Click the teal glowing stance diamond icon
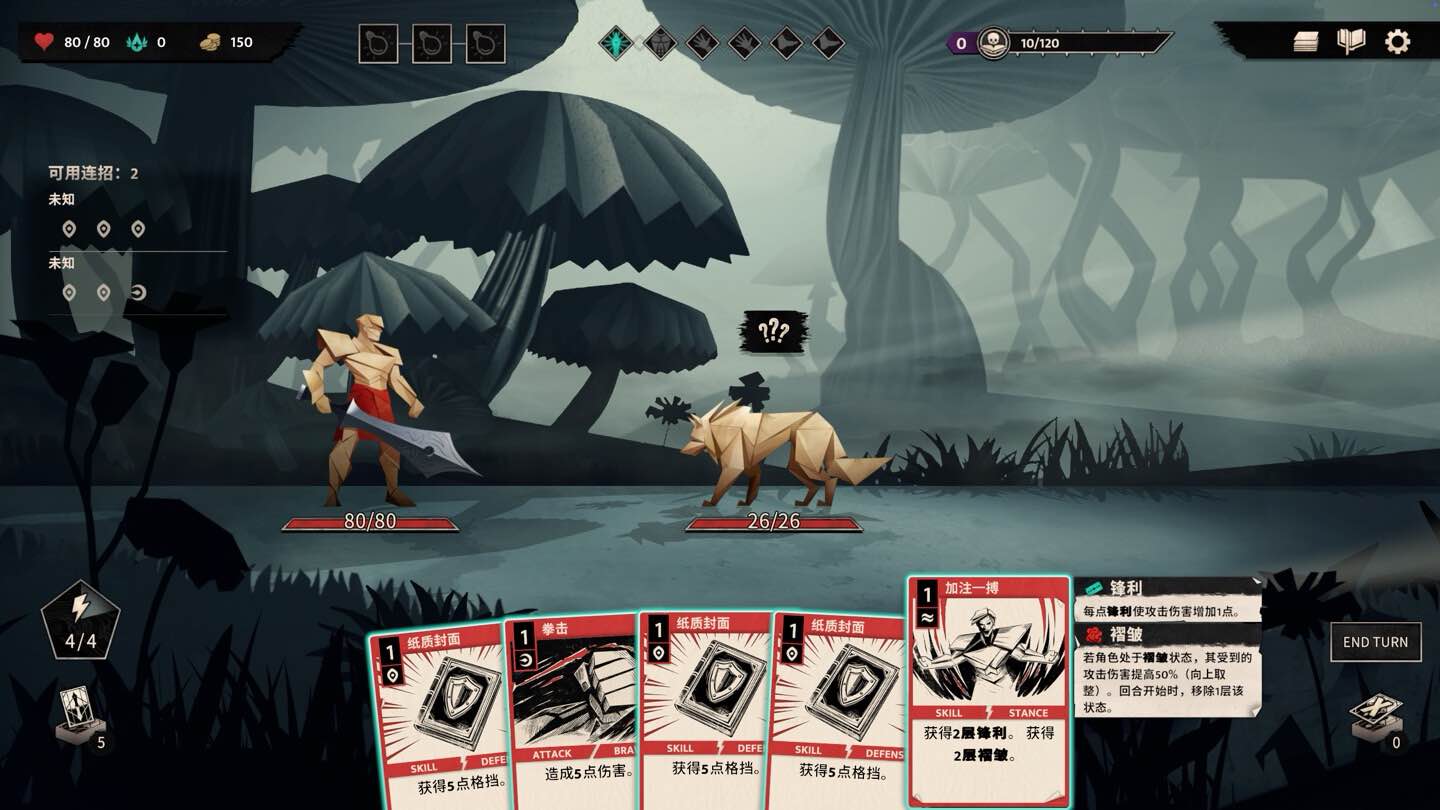 click(618, 44)
